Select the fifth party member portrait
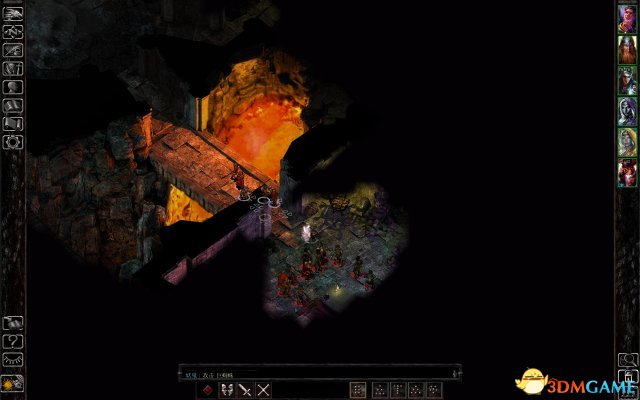This screenshot has width=640, height=400. click(627, 142)
